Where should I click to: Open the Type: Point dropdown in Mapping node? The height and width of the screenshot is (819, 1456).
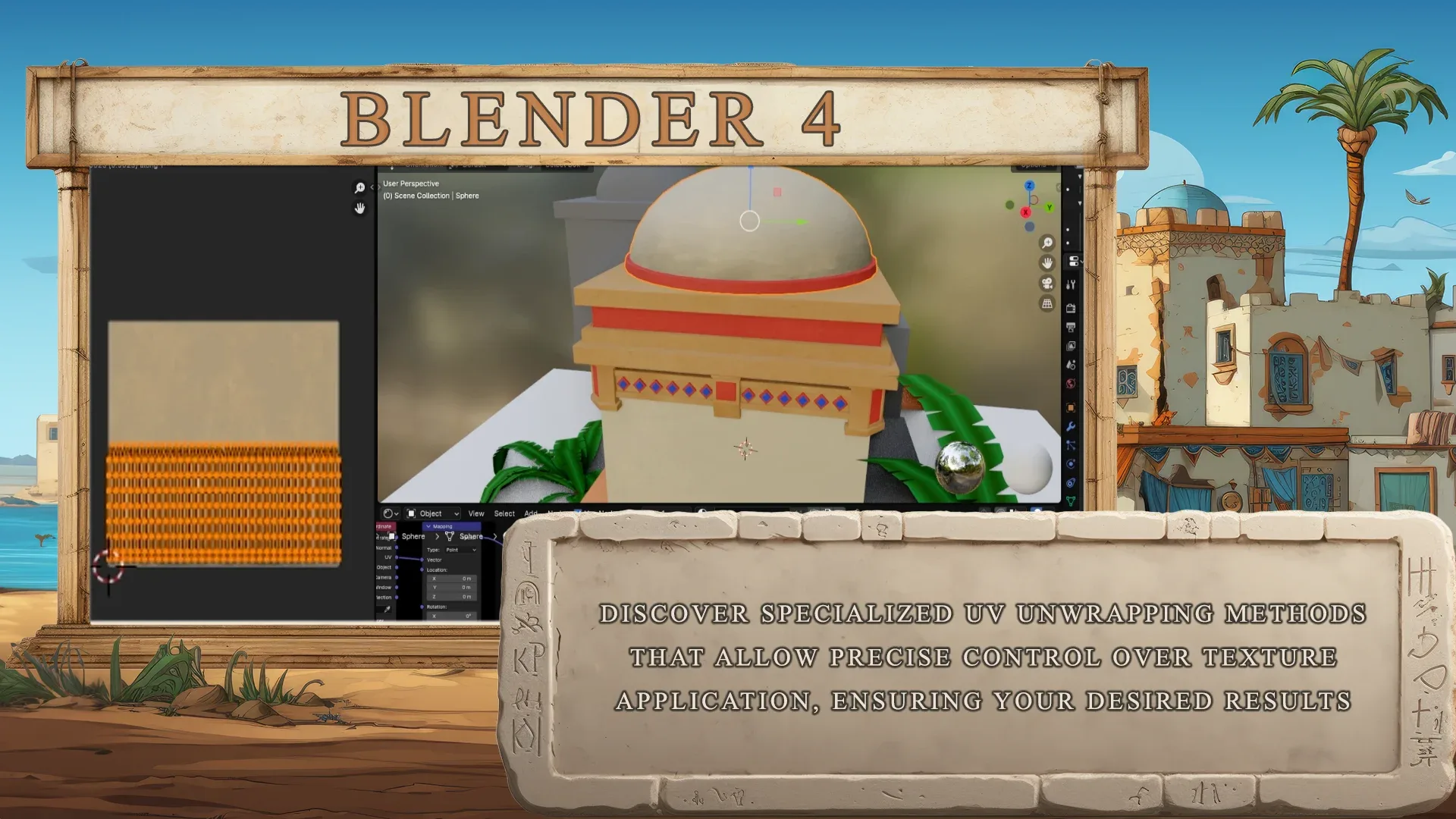click(x=460, y=550)
